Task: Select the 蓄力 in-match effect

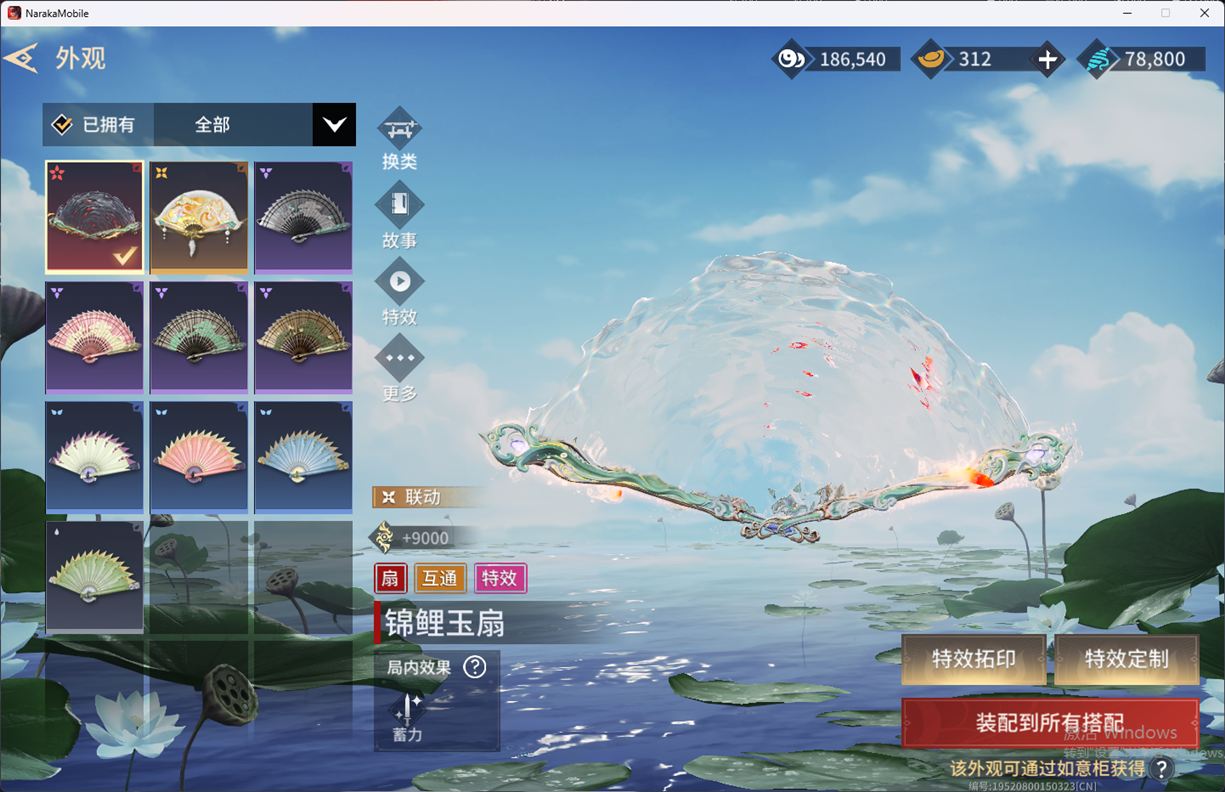Action: (408, 716)
